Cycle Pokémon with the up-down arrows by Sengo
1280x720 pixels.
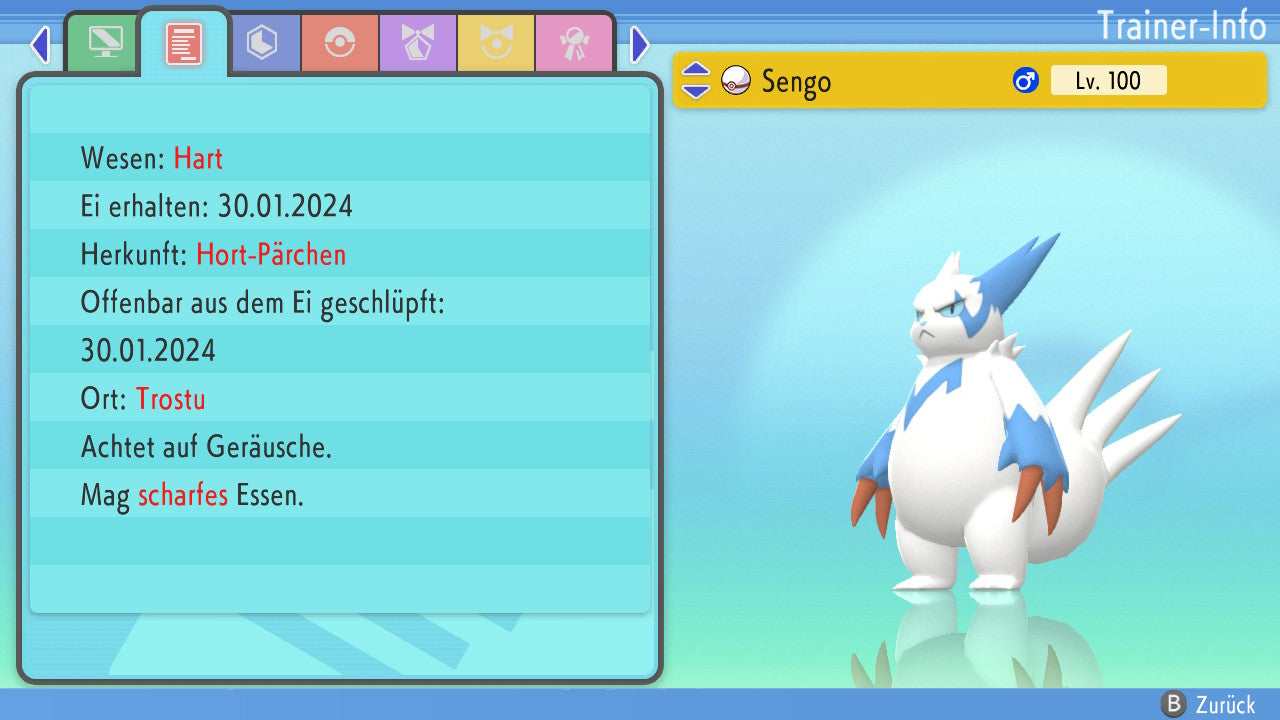pyautogui.click(x=696, y=81)
